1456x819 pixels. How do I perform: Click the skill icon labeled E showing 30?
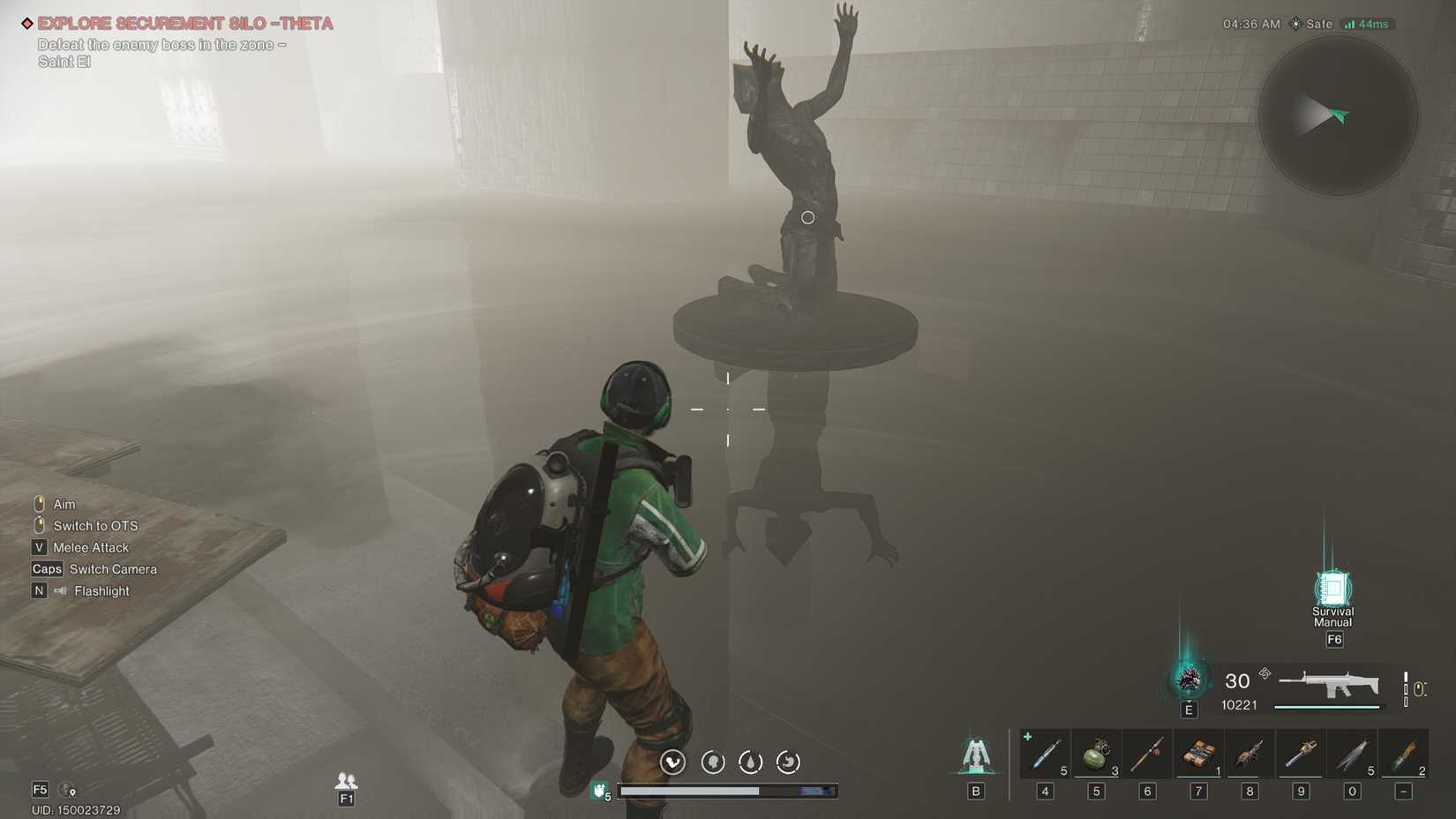[1190, 680]
